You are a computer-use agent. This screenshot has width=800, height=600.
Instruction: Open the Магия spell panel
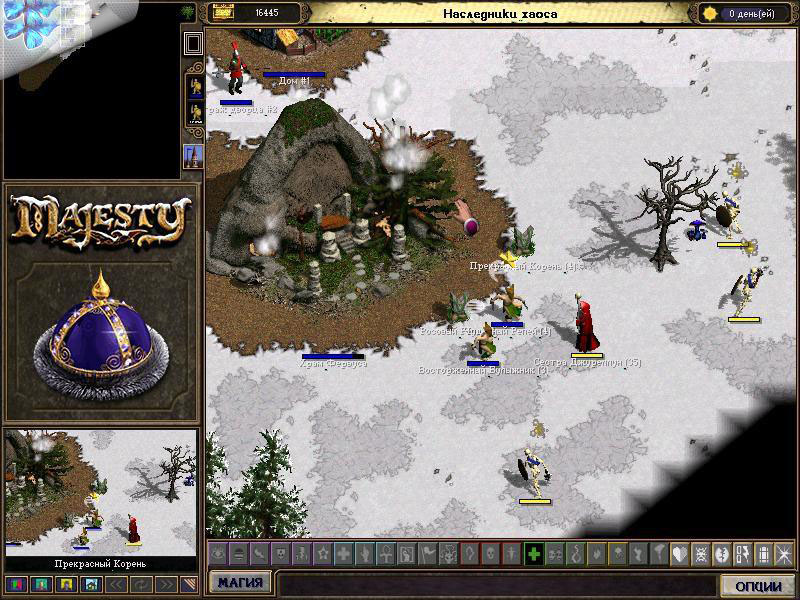pyautogui.click(x=241, y=584)
